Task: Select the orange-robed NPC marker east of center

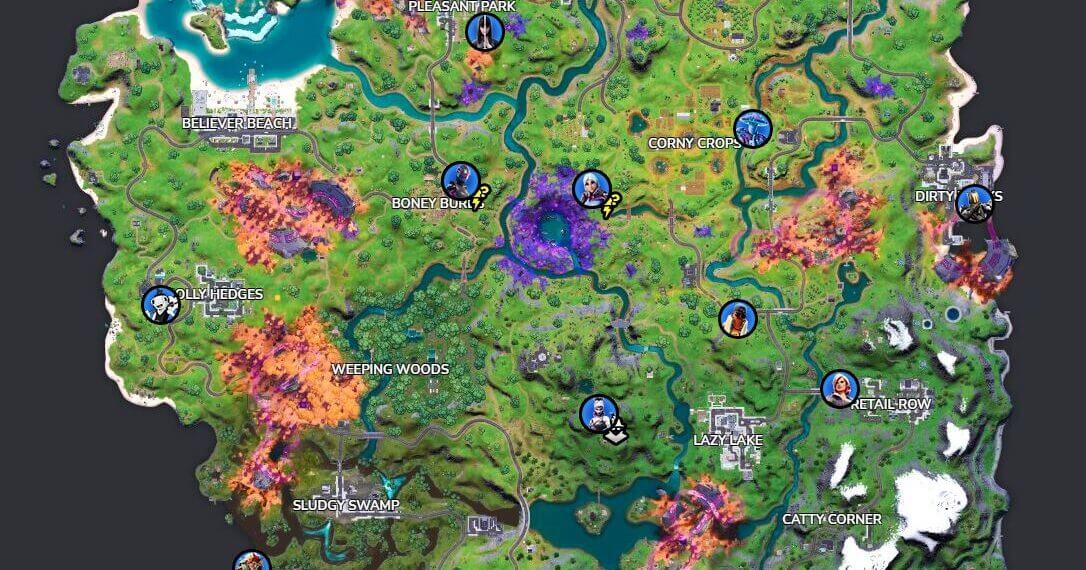Action: (738, 319)
